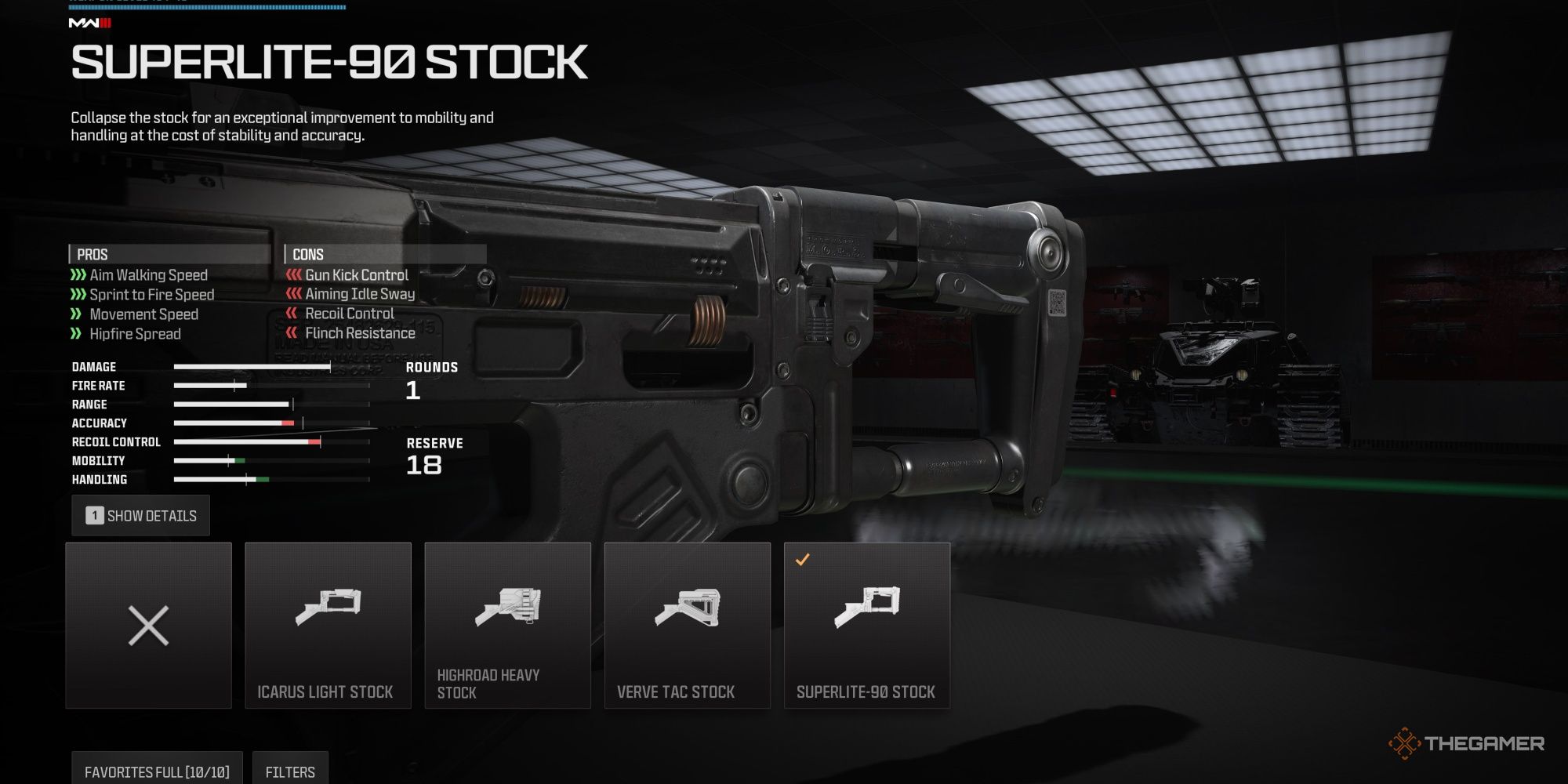Open the Filters options

pyautogui.click(x=290, y=771)
